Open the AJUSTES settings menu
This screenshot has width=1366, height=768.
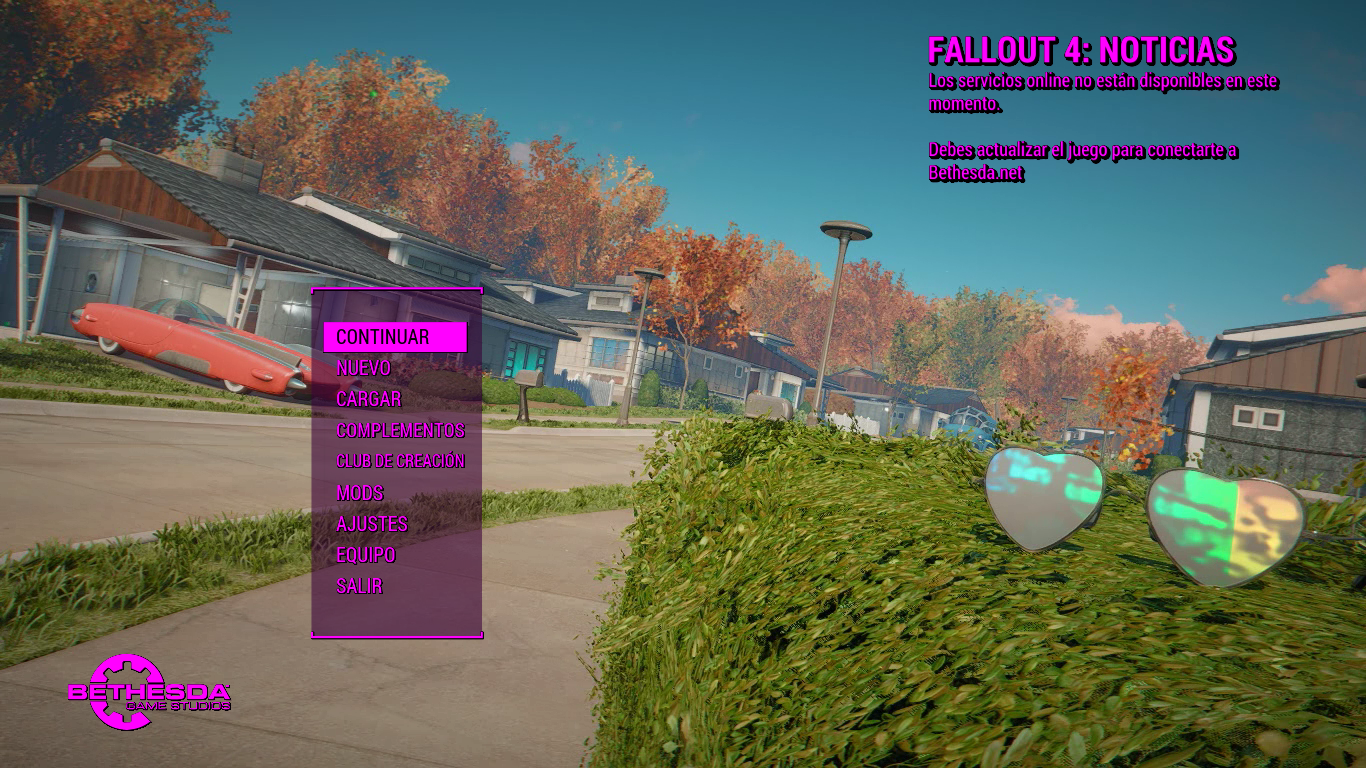371,524
